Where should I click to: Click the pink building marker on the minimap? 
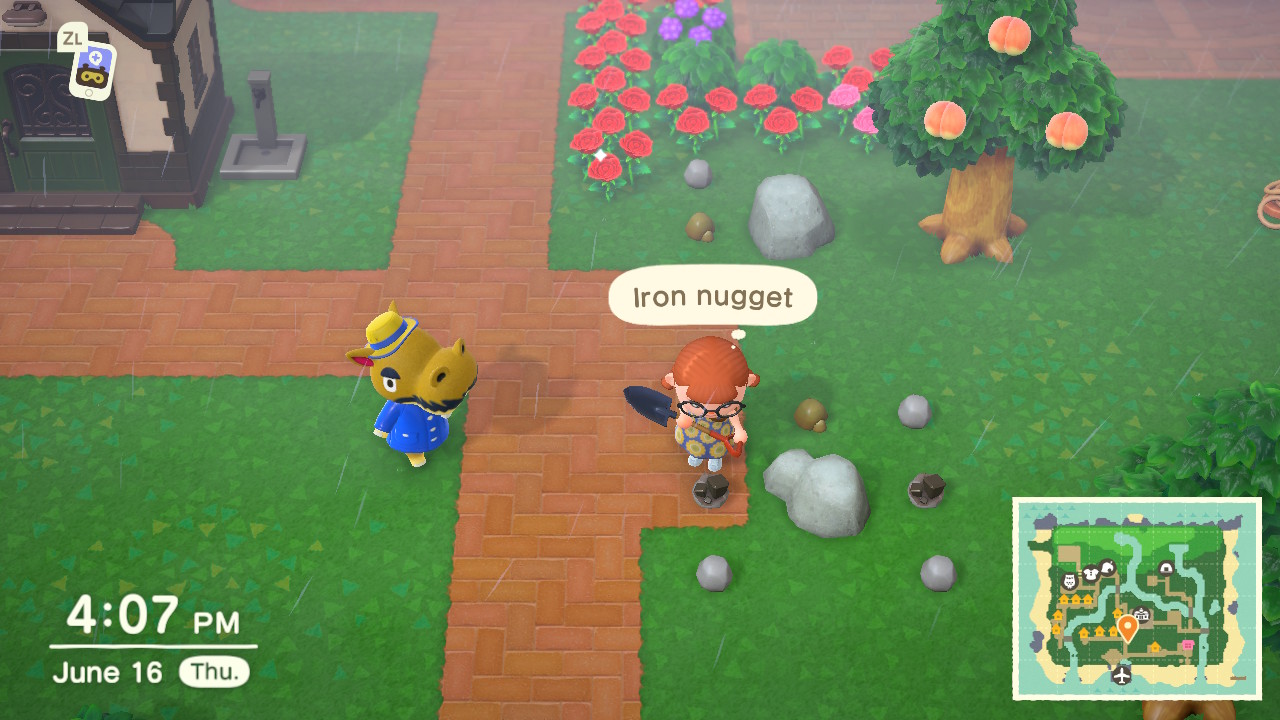(x=1188, y=643)
